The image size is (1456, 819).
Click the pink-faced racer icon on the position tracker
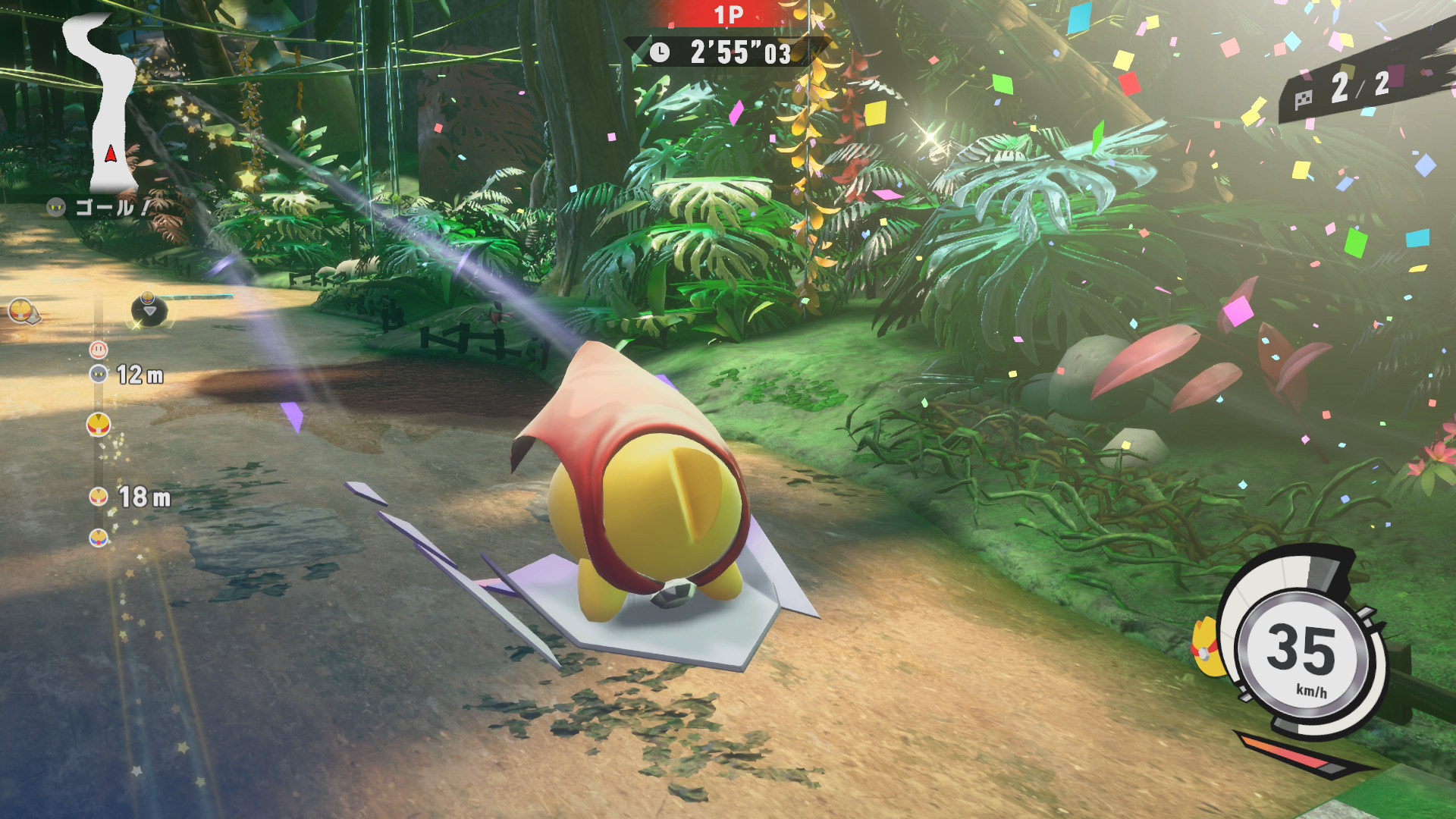click(x=99, y=350)
